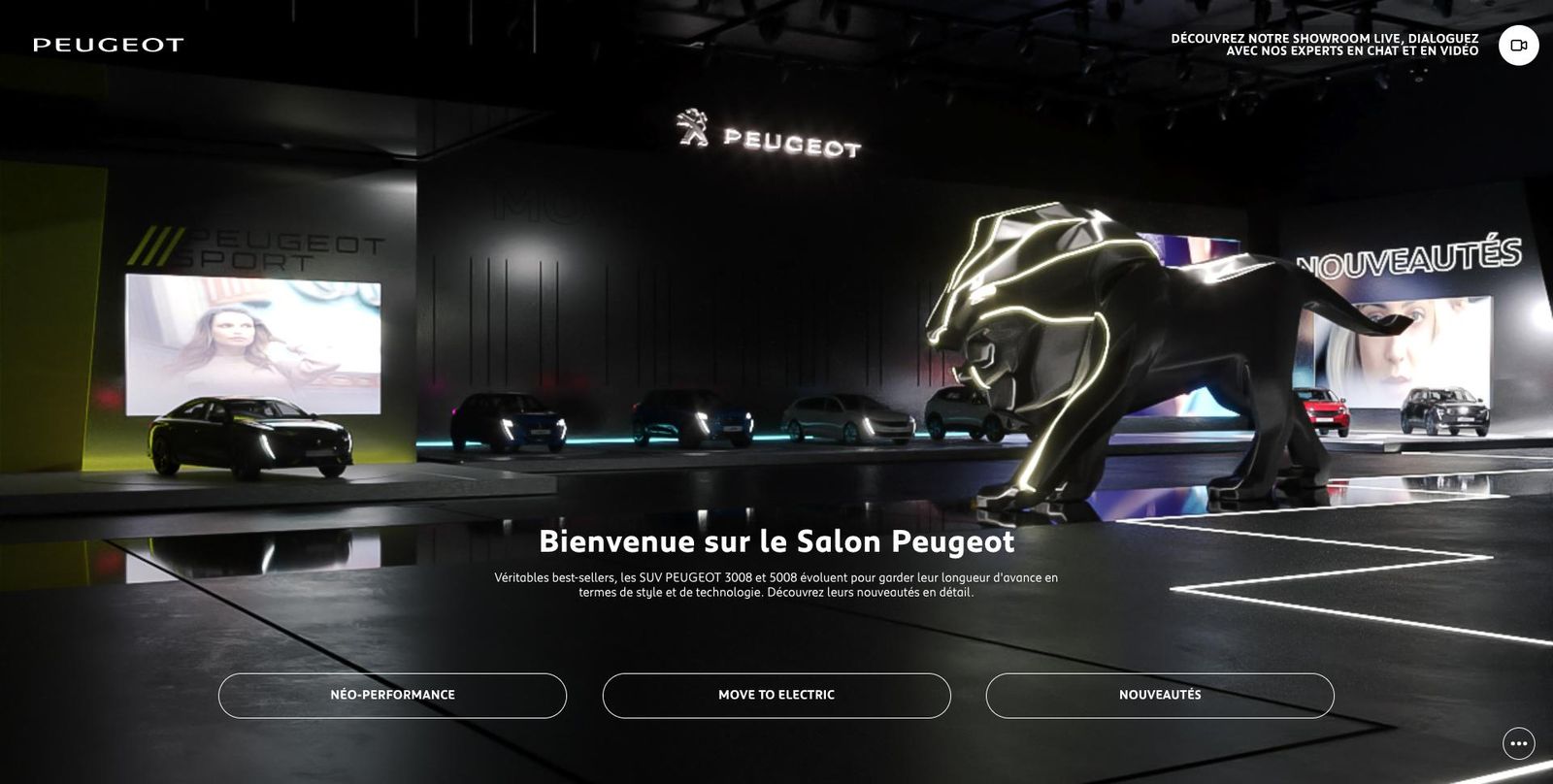Screen dimensions: 1553x784
Task: Open the NOUVEAUTÉS section button
Action: (1159, 695)
